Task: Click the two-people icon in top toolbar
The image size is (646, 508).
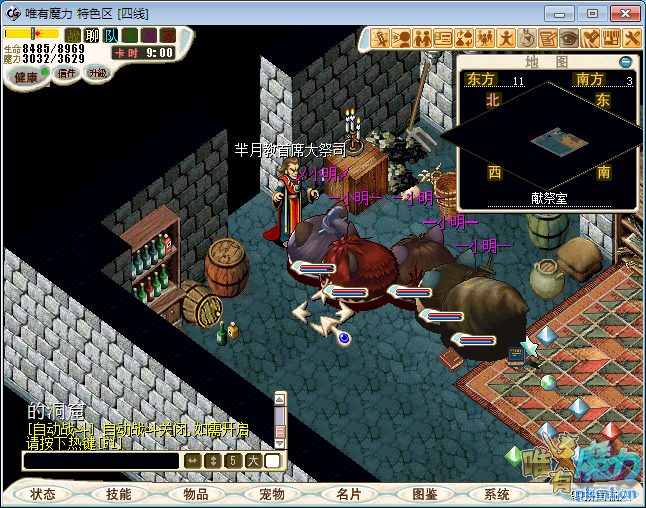Action: coord(423,38)
